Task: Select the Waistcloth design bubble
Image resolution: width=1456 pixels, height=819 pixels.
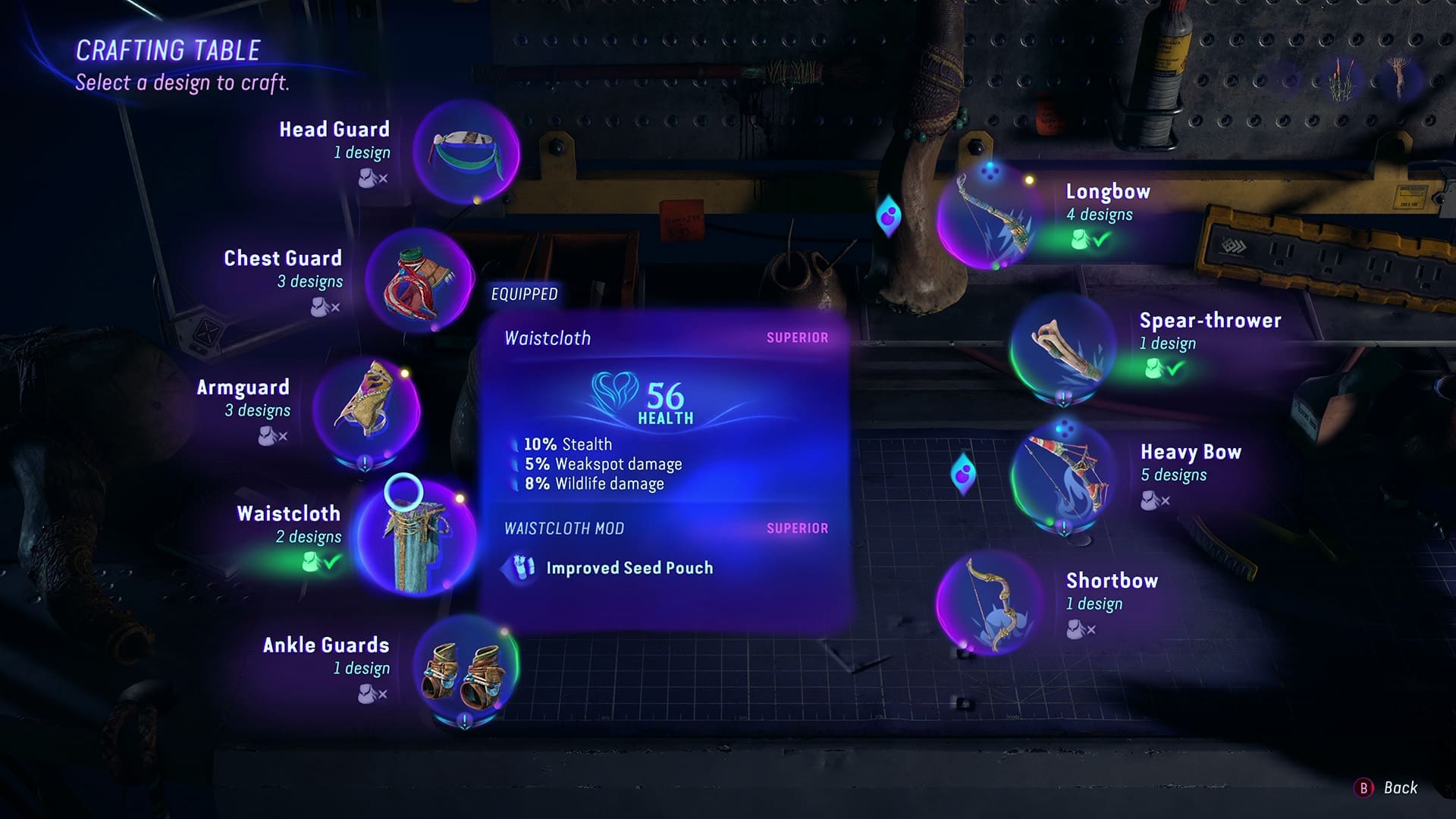Action: click(416, 537)
